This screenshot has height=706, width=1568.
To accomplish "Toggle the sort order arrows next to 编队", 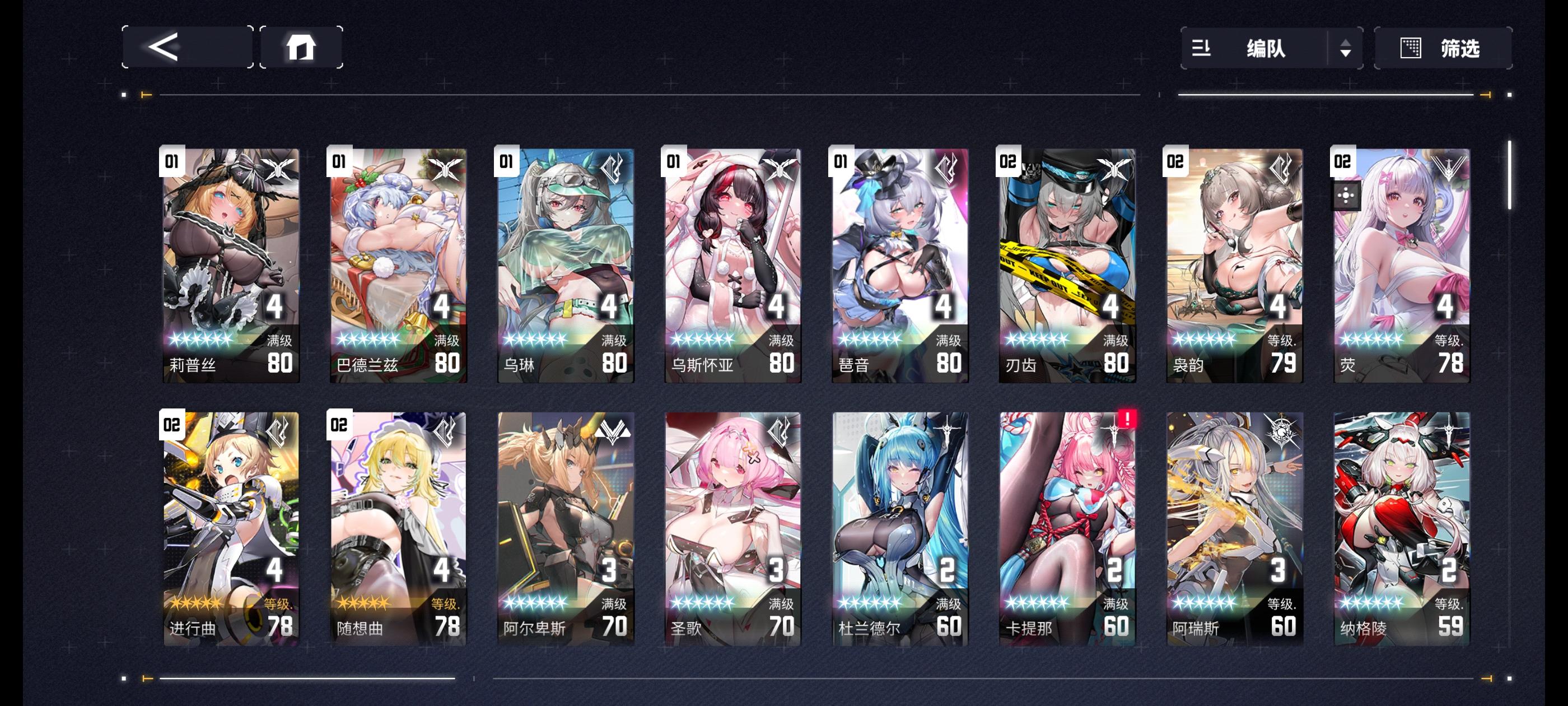I will 1345,49.
